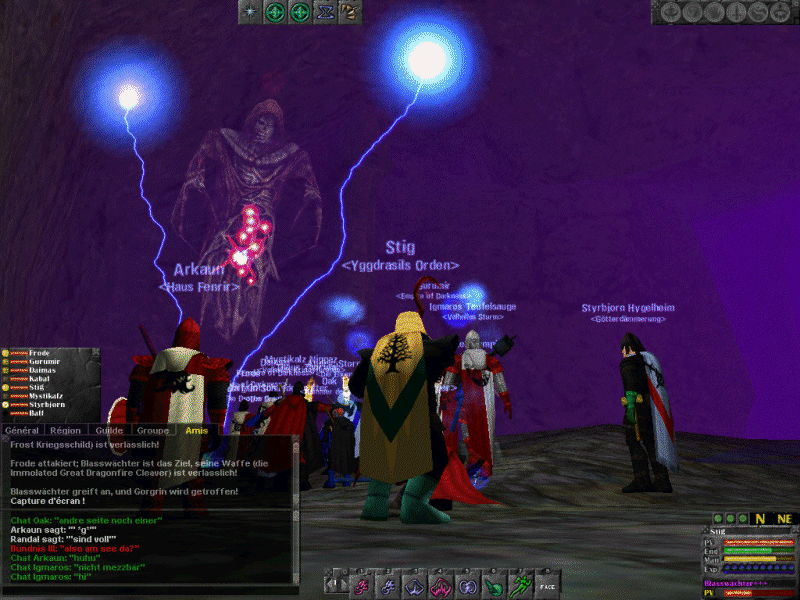Choose Balf in the group list

(x=37, y=412)
